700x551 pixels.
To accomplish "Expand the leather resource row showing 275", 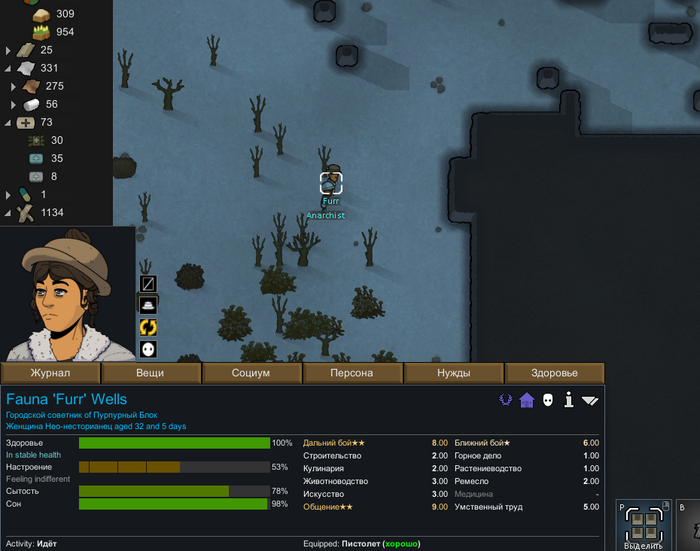I will click(x=13, y=87).
